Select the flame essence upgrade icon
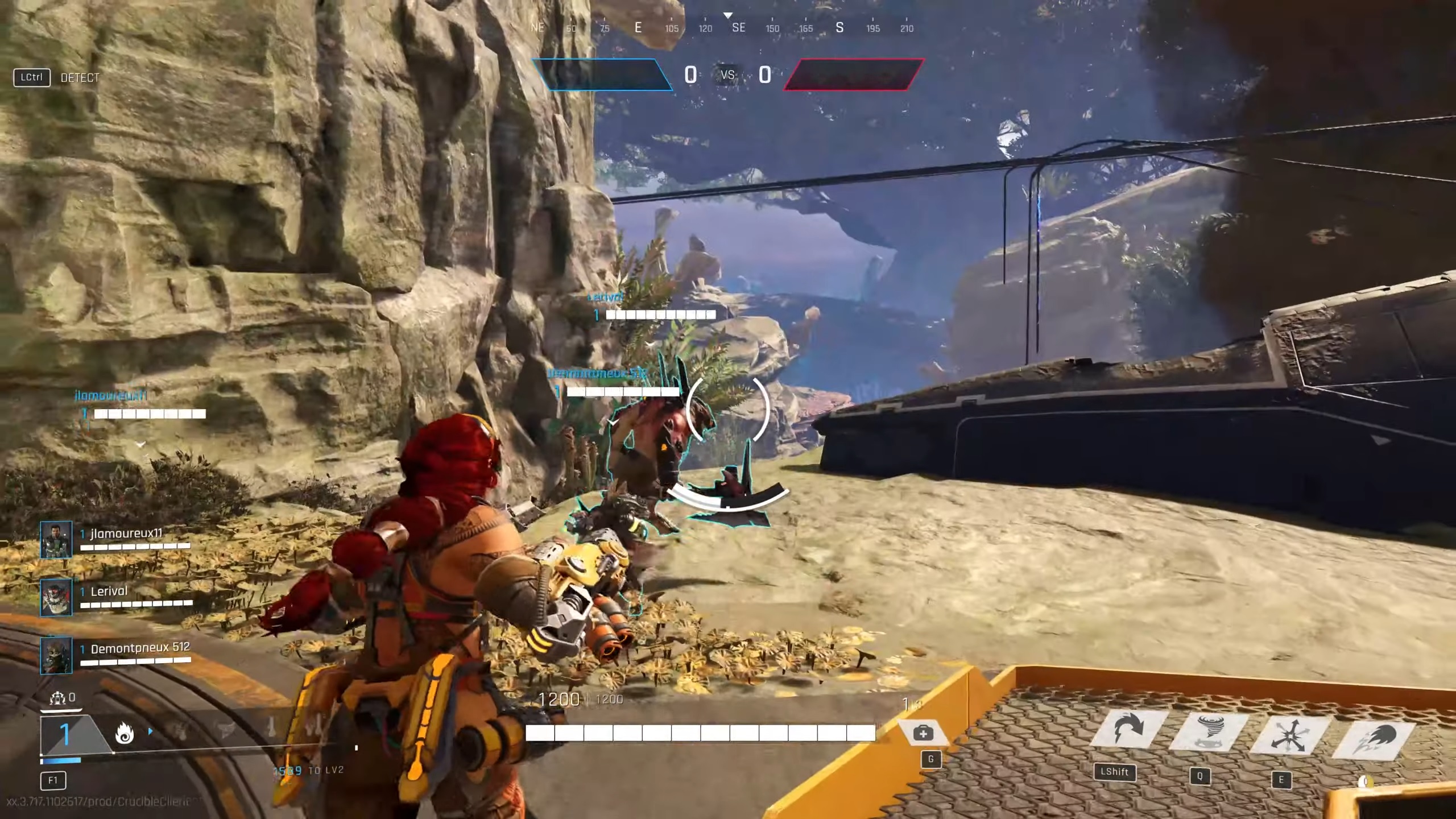 (125, 734)
